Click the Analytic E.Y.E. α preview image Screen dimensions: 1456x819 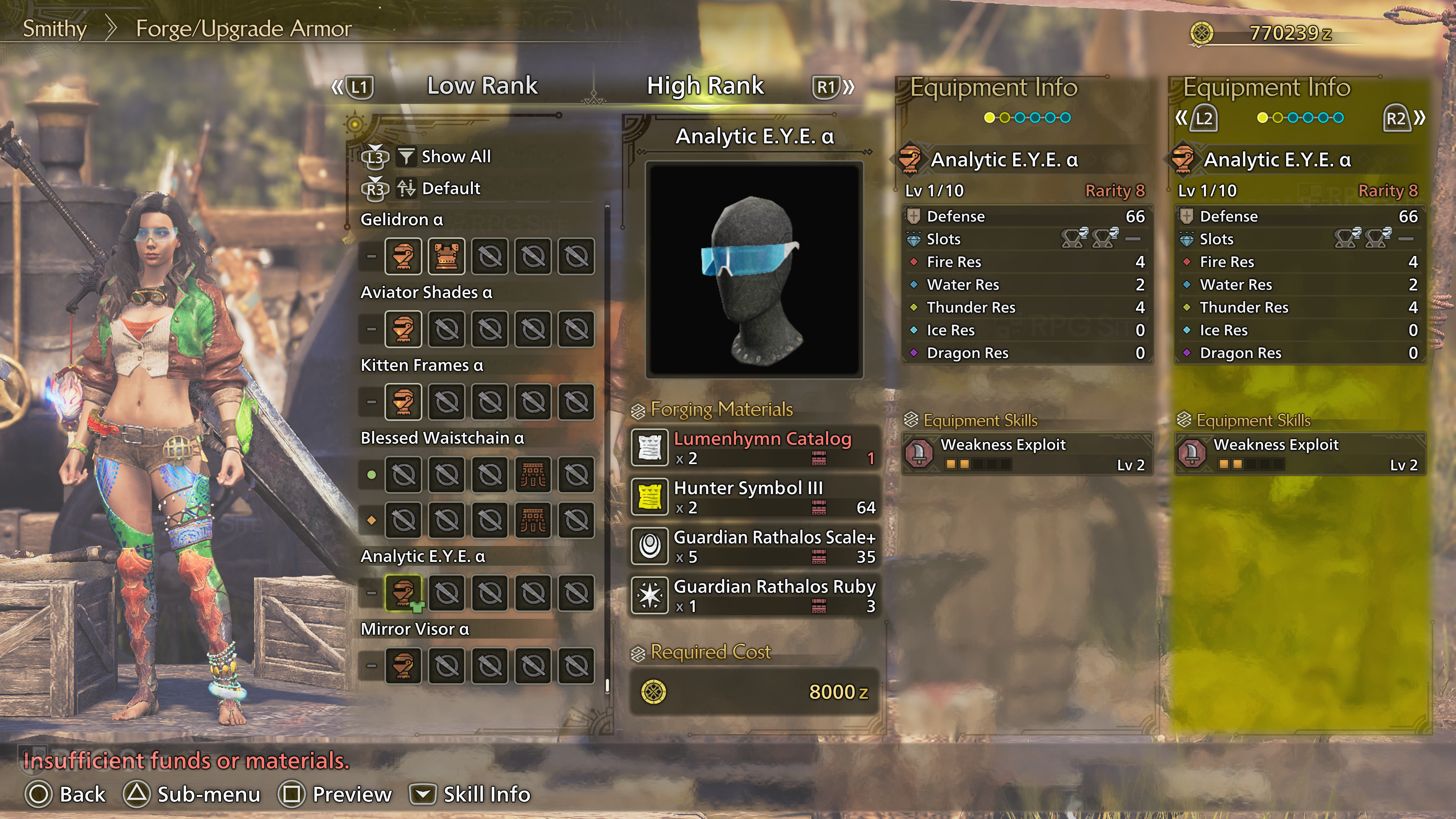pos(754,270)
